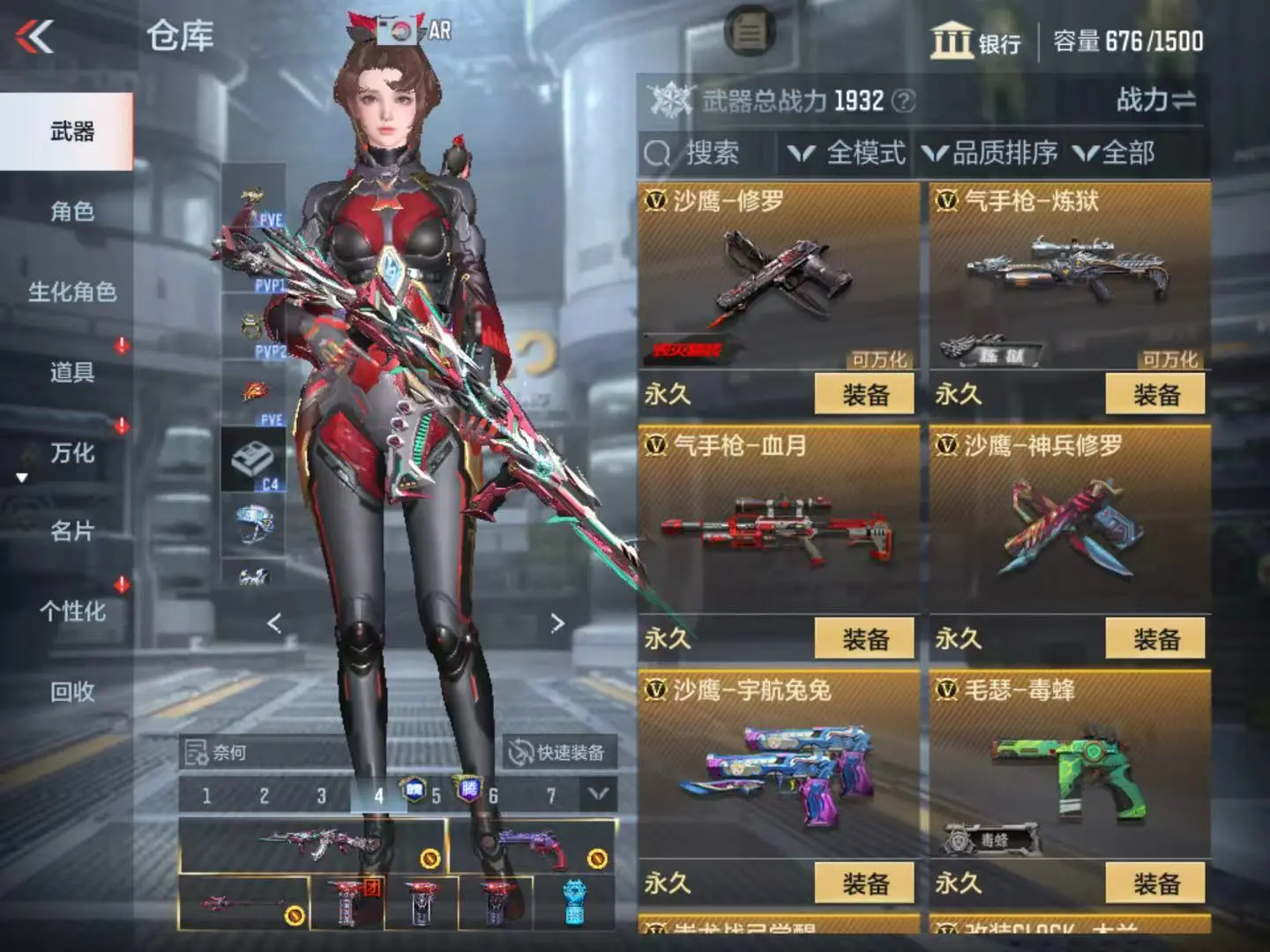This screenshot has height=952, width=1270.
Task: Switch to the 角色 tab
Action: tap(71, 212)
